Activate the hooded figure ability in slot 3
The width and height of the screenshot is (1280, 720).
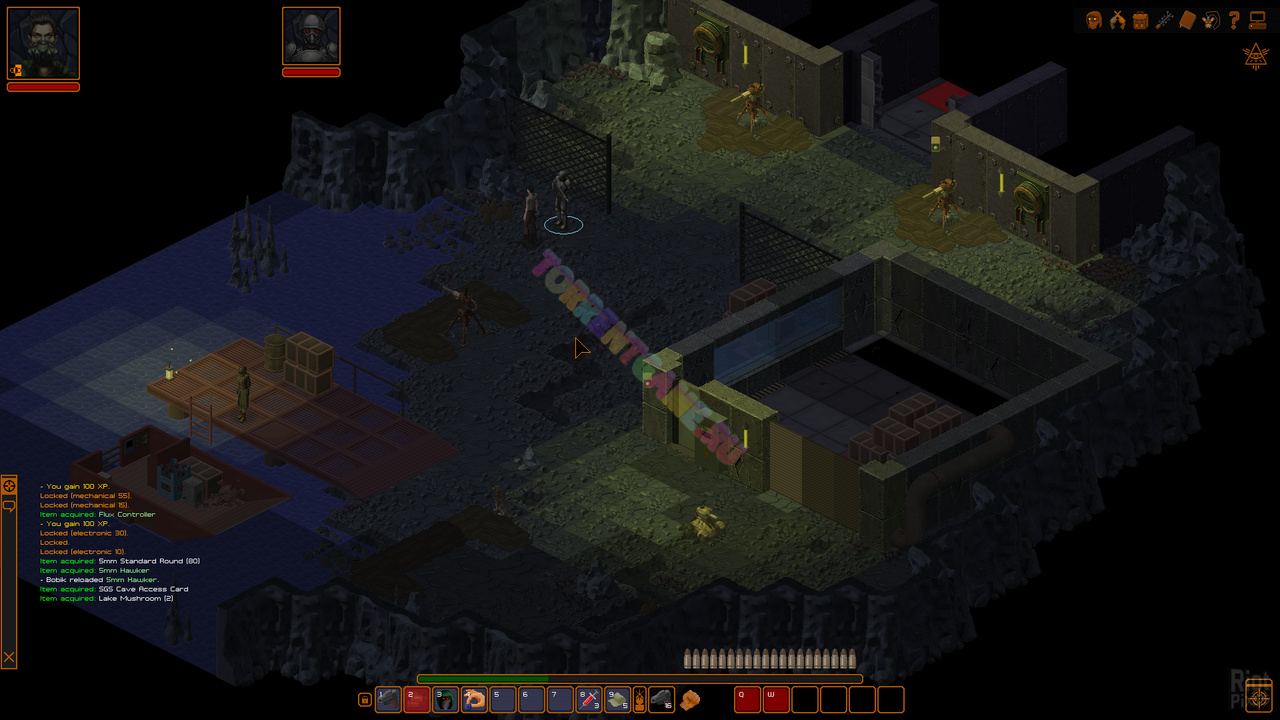coord(446,699)
